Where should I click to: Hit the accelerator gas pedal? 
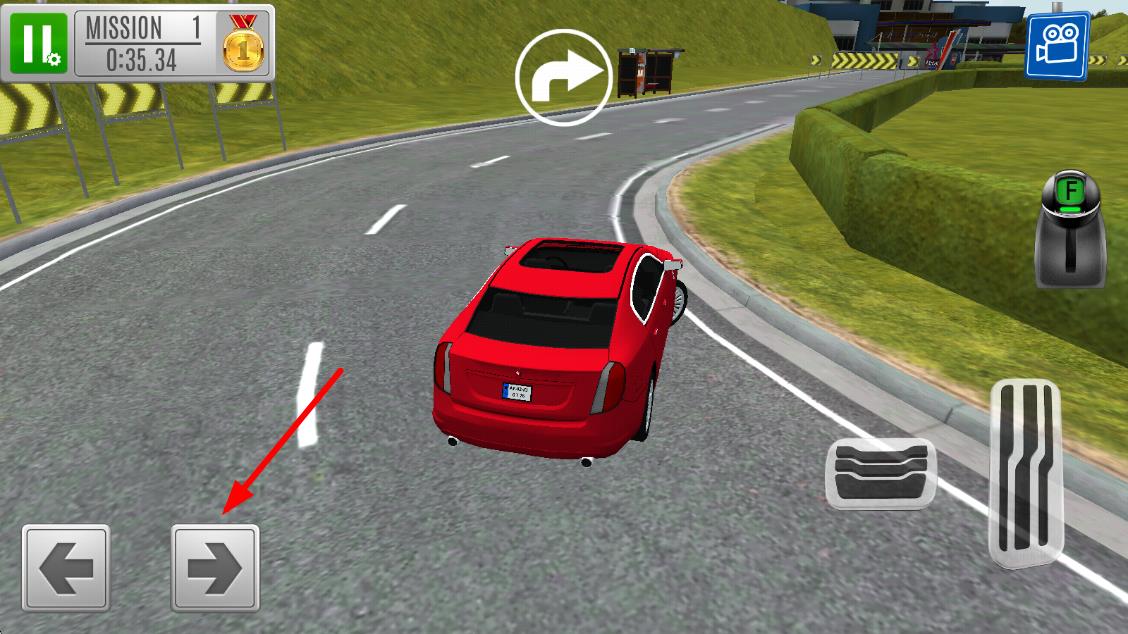point(1025,470)
